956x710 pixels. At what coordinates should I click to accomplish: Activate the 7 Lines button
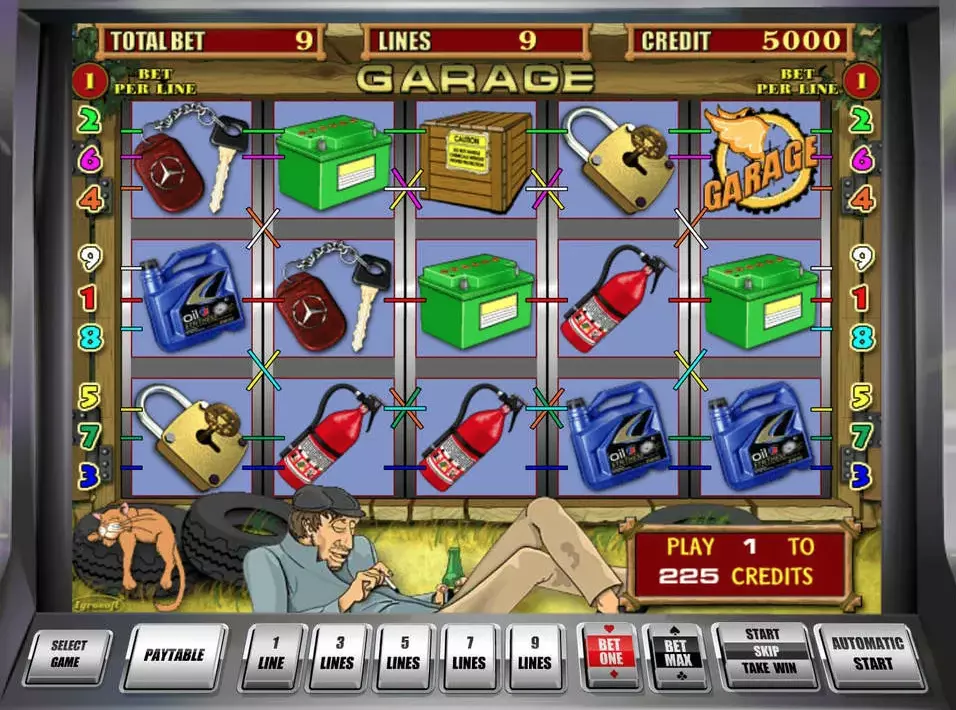(x=469, y=656)
